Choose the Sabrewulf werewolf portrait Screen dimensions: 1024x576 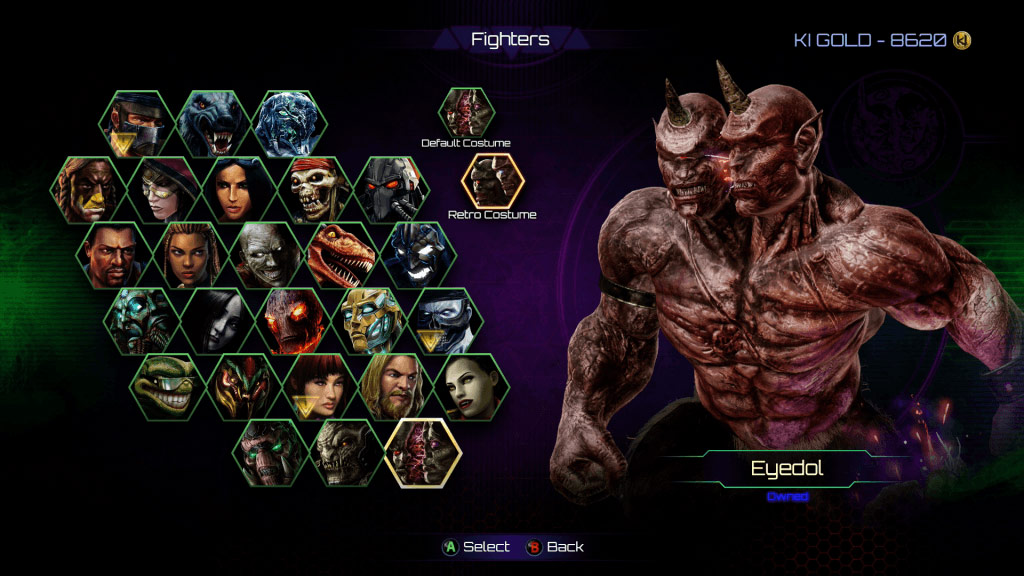point(213,124)
